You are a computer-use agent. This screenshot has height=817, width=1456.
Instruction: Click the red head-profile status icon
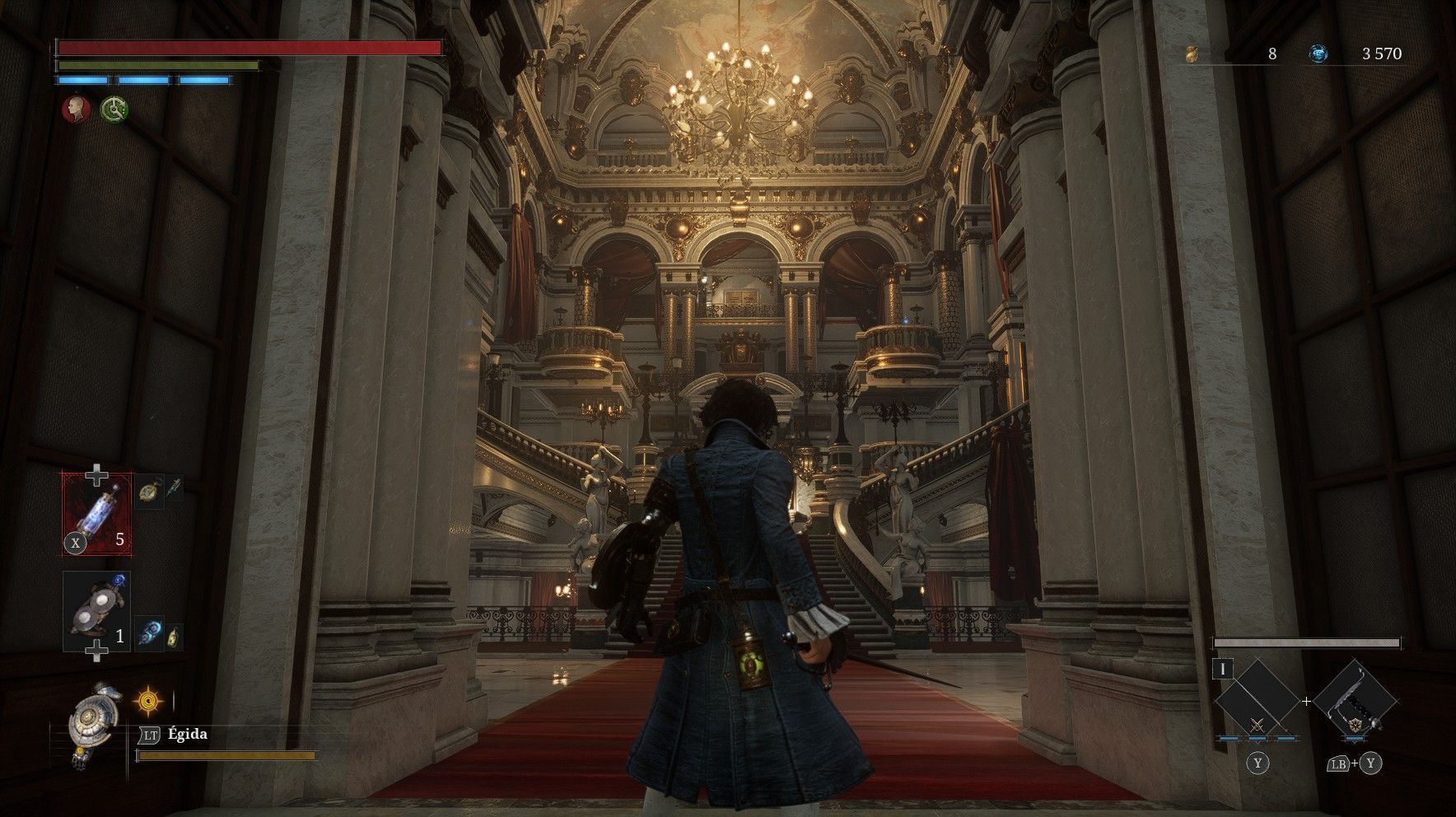(77, 109)
